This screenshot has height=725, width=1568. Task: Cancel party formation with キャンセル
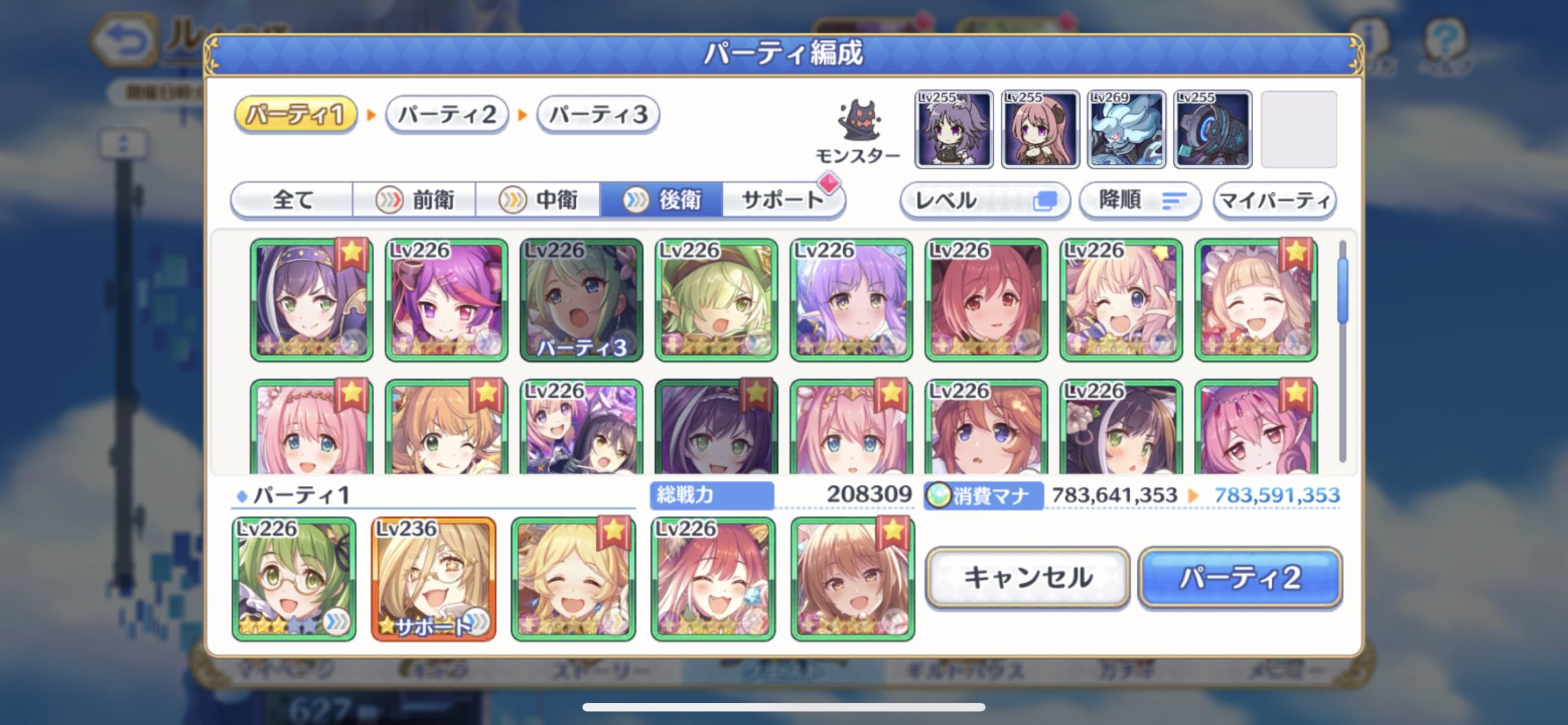click(1027, 577)
